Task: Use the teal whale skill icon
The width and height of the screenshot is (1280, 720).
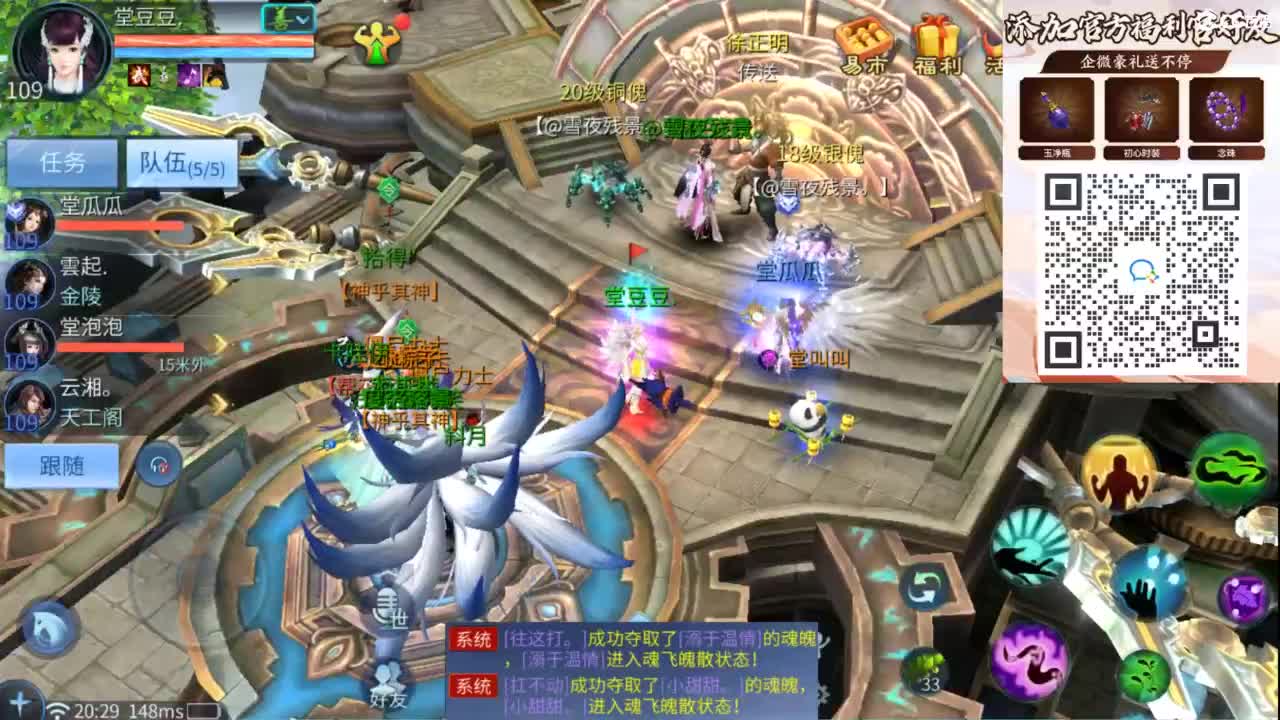Action: (x=1030, y=547)
